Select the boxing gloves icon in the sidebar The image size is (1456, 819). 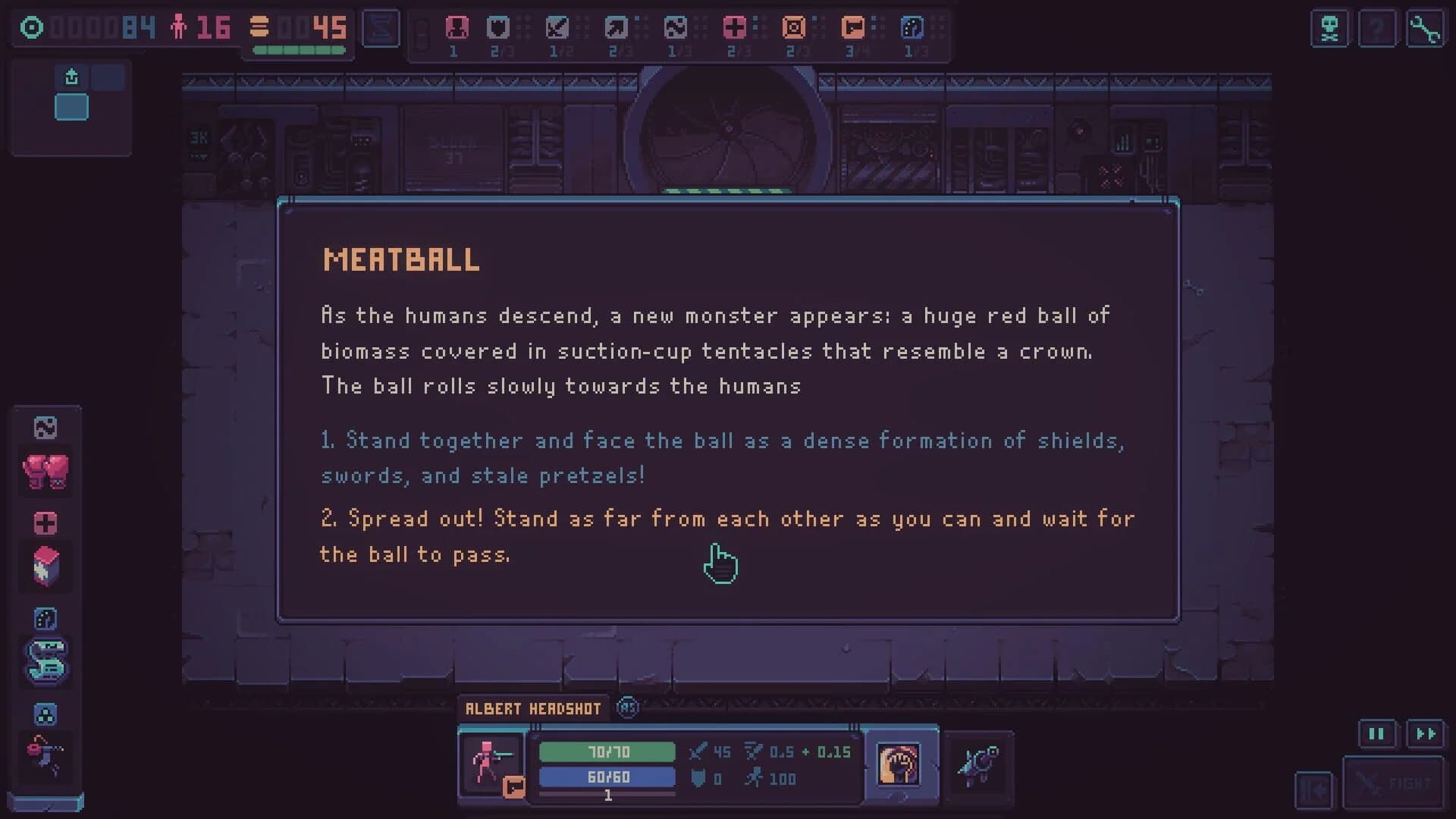tap(46, 472)
